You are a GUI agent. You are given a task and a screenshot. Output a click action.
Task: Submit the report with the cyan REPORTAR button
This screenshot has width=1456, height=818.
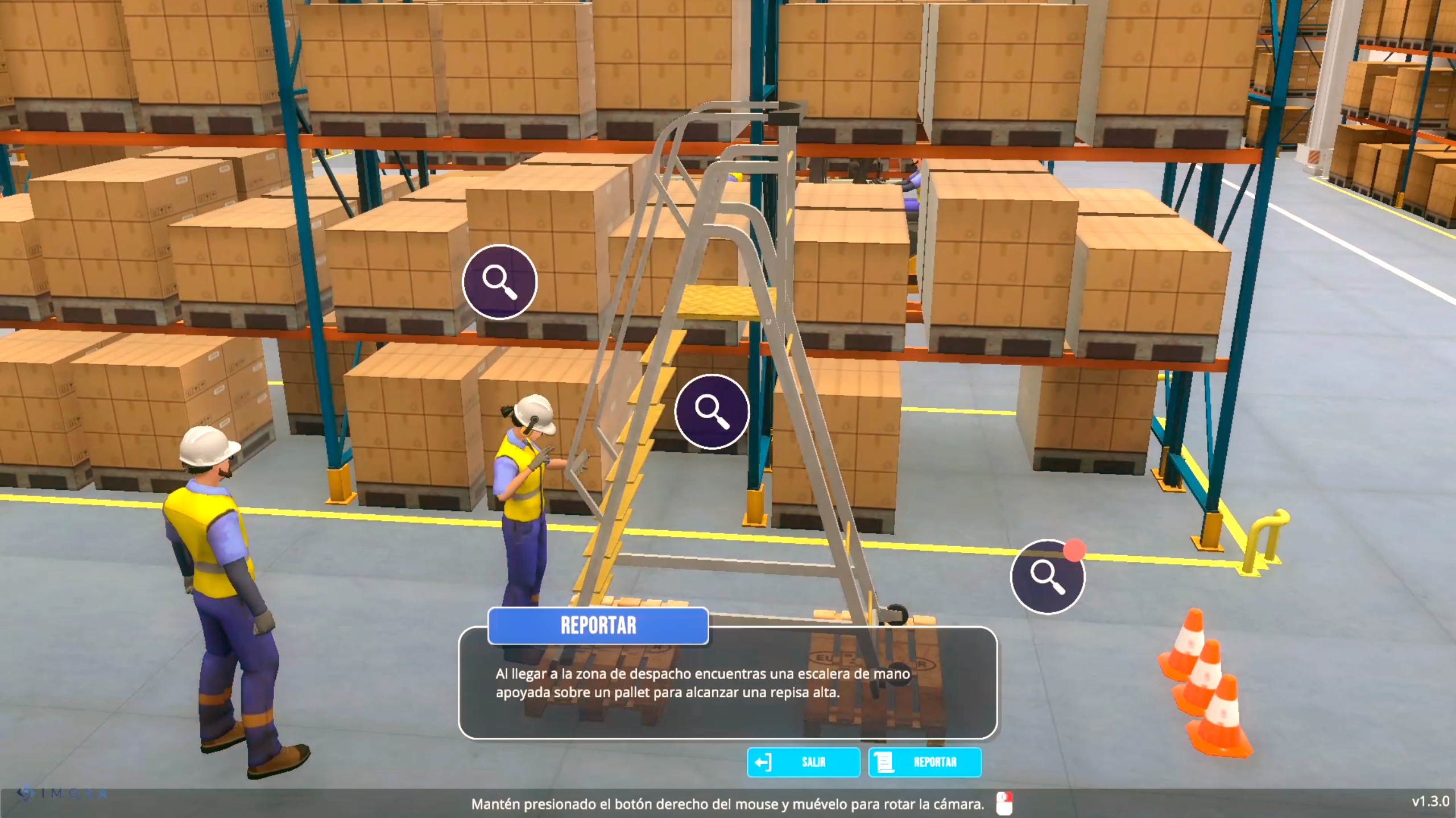click(925, 762)
